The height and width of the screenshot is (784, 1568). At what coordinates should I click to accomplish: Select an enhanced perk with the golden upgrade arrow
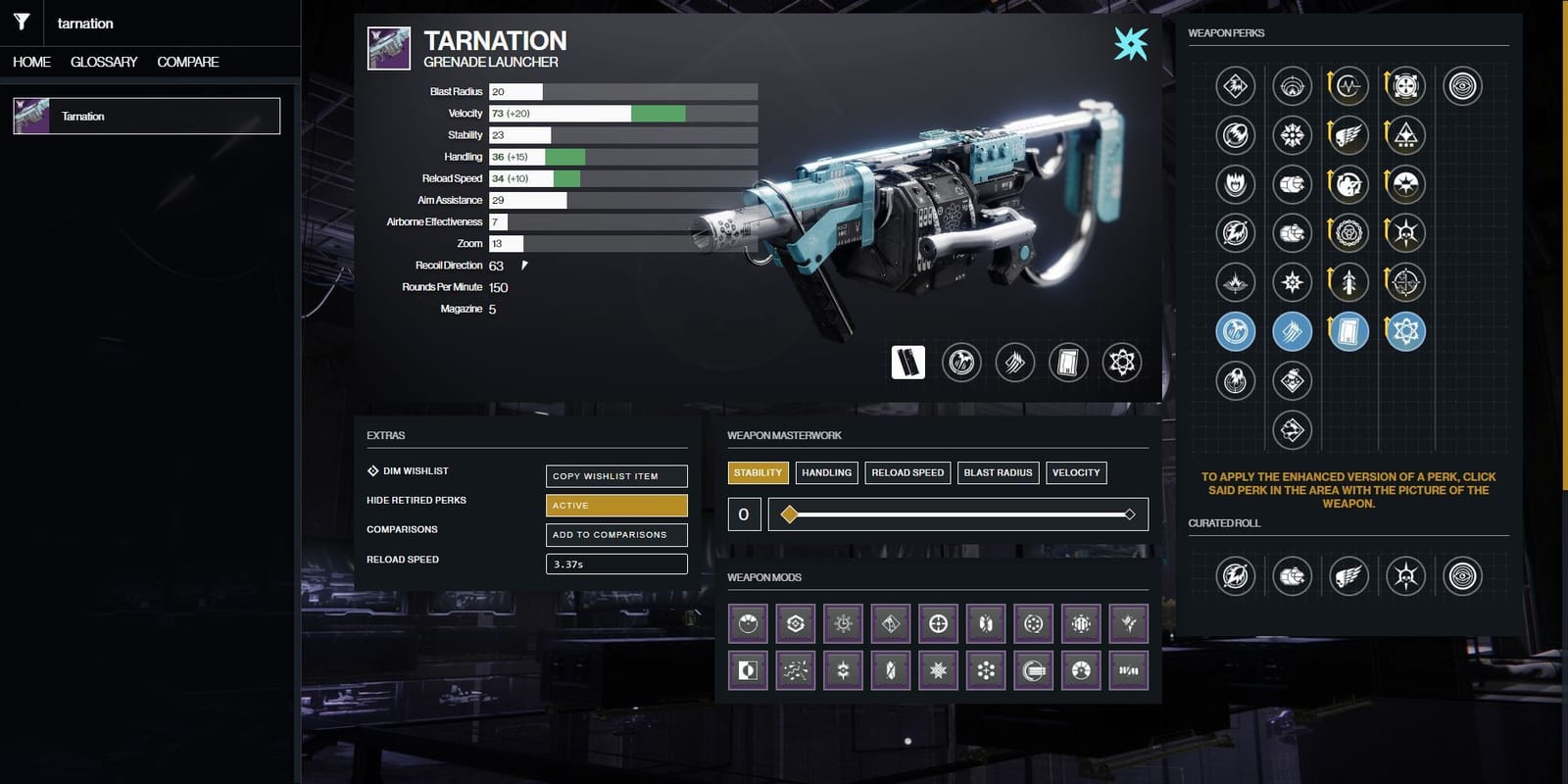coord(1348,85)
